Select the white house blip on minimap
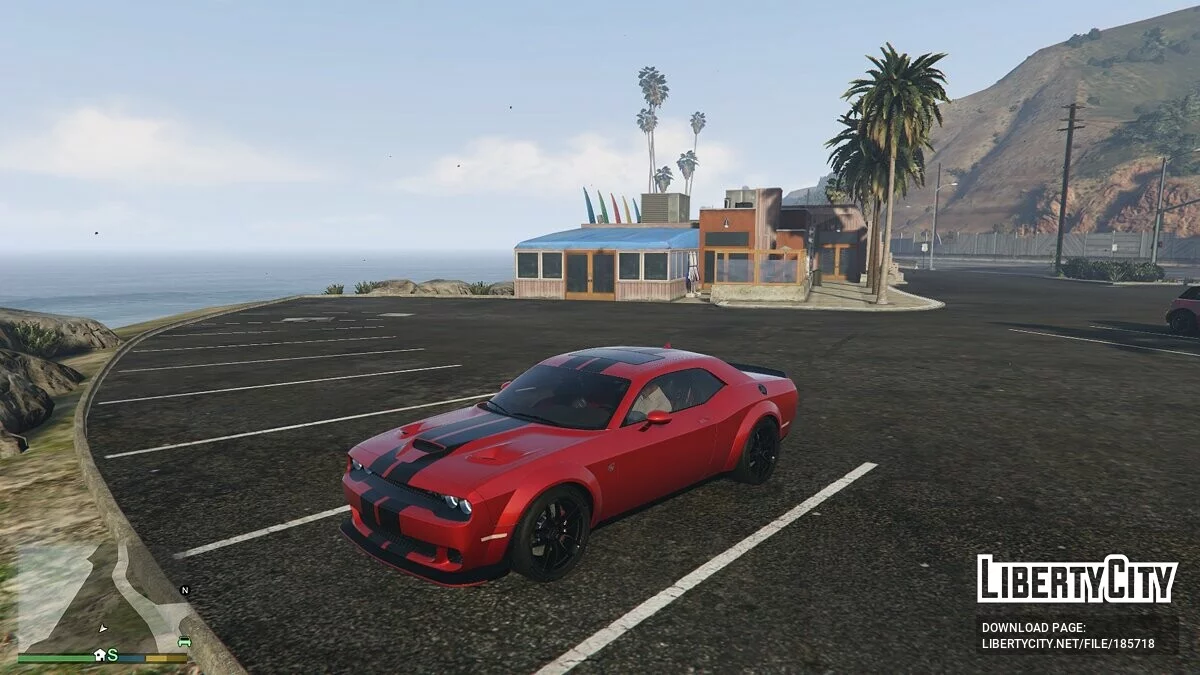The height and width of the screenshot is (675, 1200). pyautogui.click(x=99, y=655)
